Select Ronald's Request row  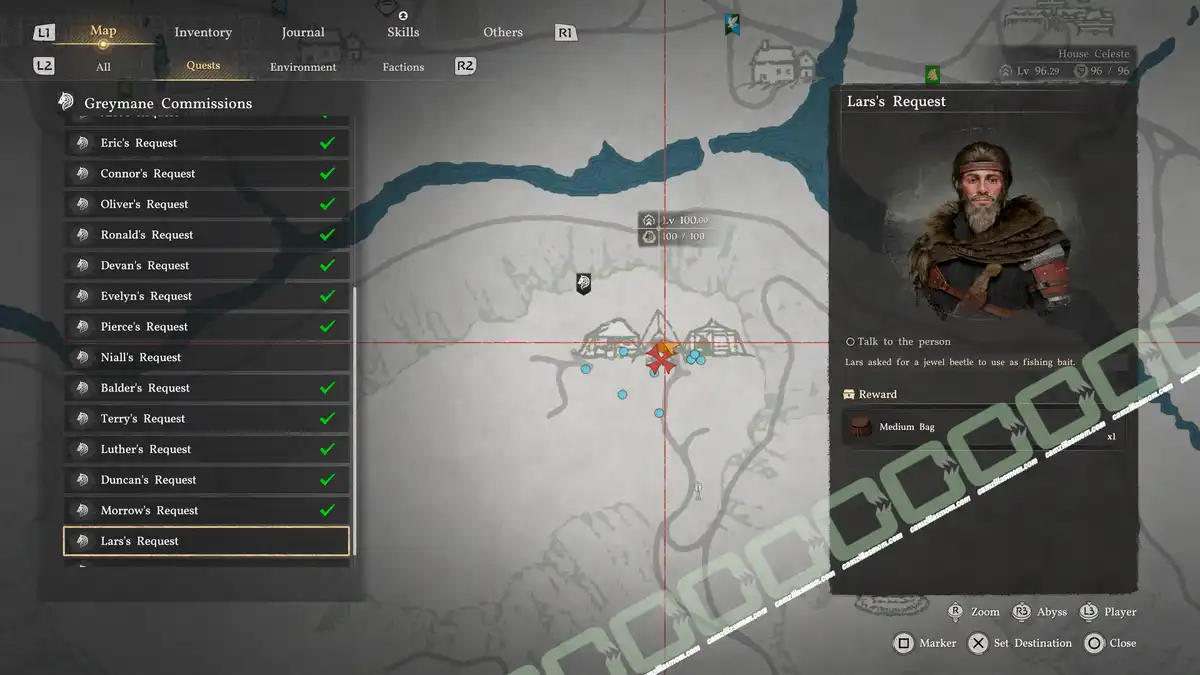tap(207, 235)
